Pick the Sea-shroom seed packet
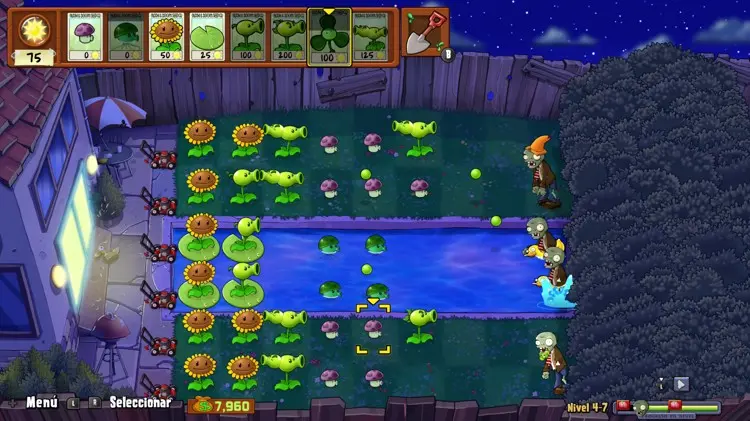Viewport: 750px width, 421px height. [127, 37]
